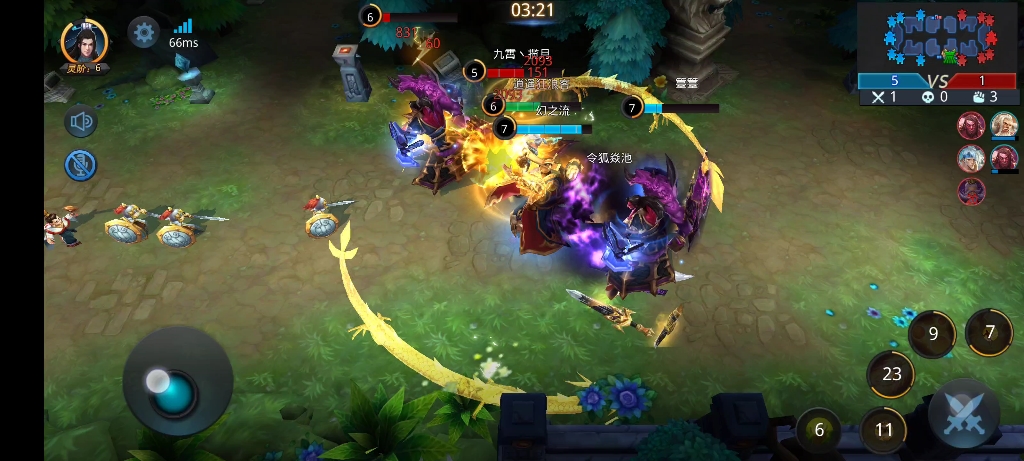The width and height of the screenshot is (1024, 461).
Task: Open the team score VS banner
Action: pyautogui.click(x=937, y=81)
